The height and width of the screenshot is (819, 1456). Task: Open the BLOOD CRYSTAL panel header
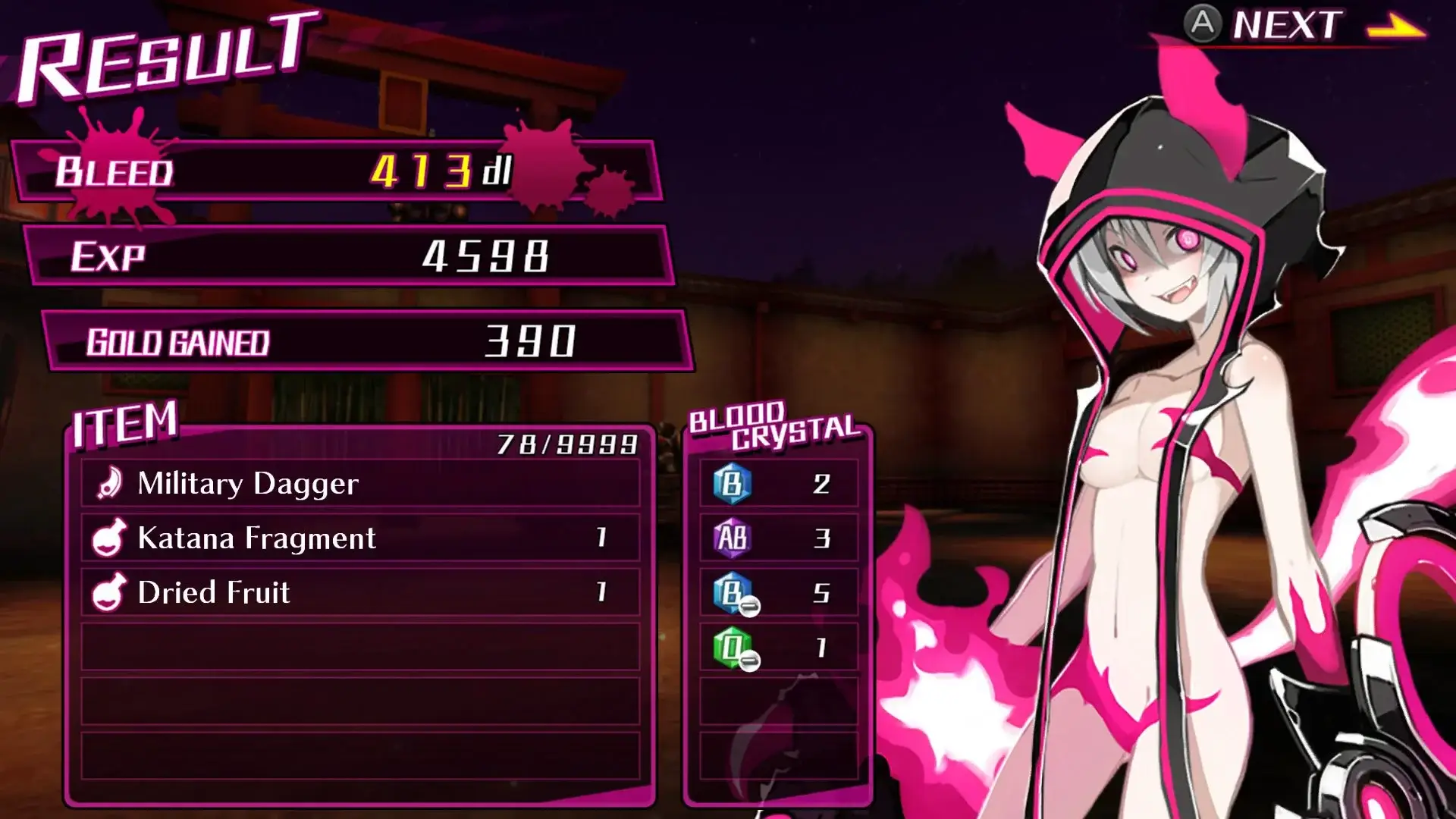773,425
